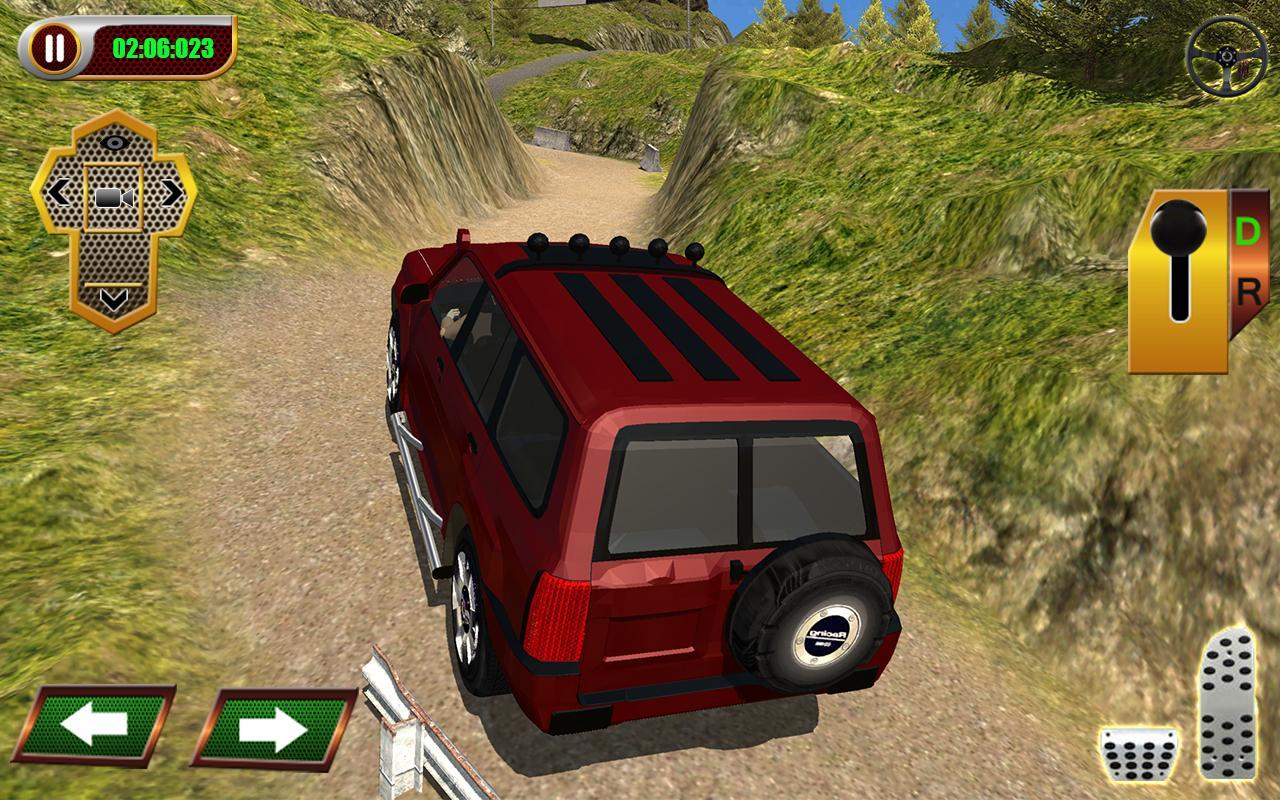
Task: Pause the game
Action: pos(55,45)
